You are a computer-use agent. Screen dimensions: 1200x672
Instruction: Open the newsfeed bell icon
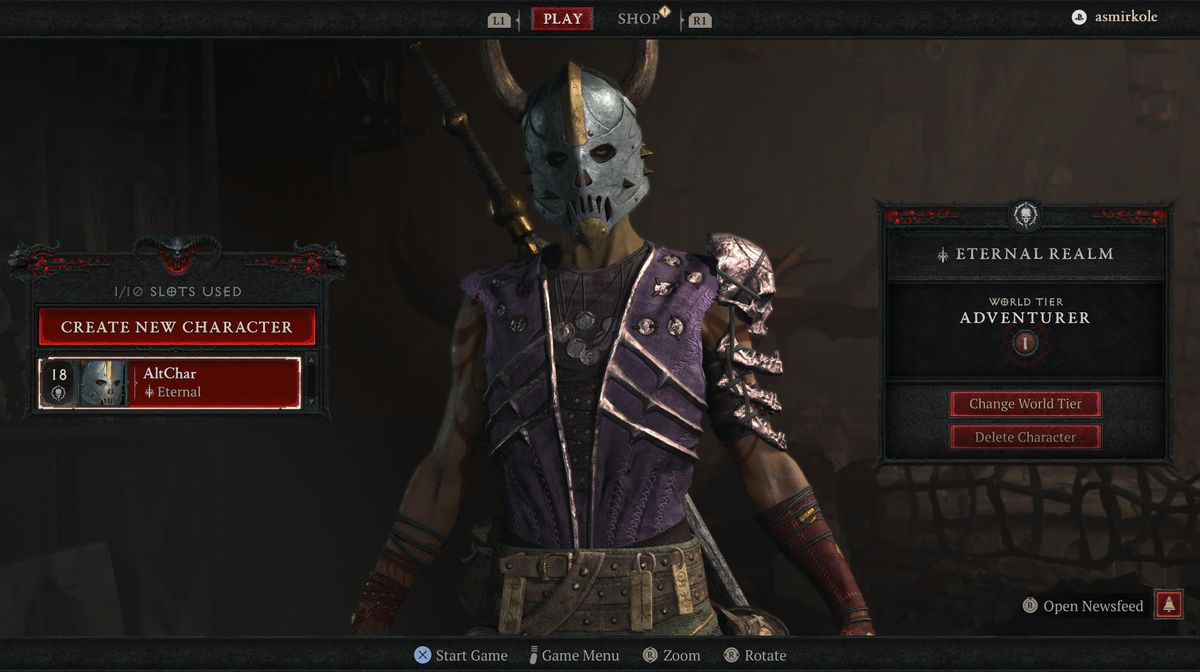[1168, 605]
